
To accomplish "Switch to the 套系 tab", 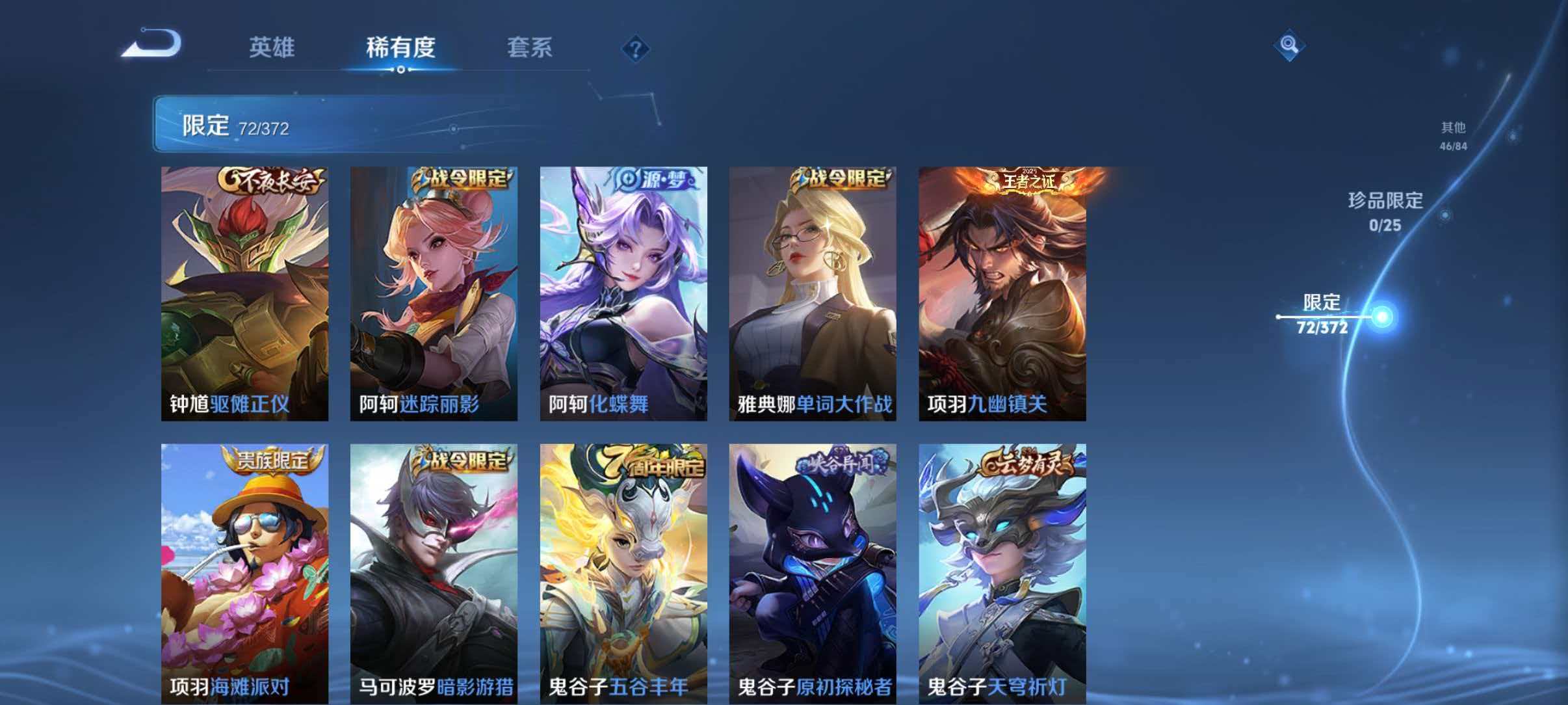I will point(530,47).
